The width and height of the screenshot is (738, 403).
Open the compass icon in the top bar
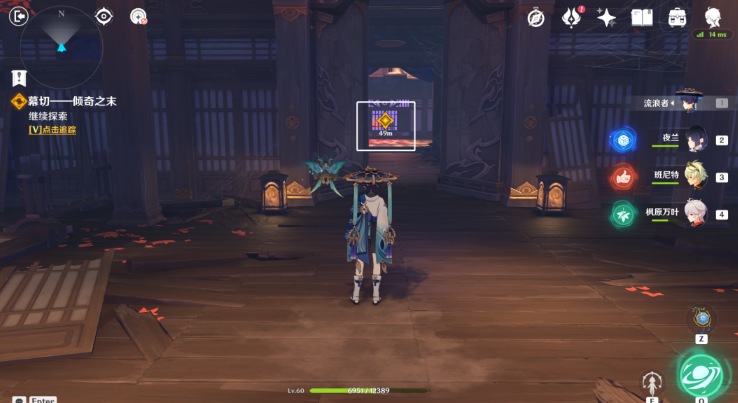536,17
